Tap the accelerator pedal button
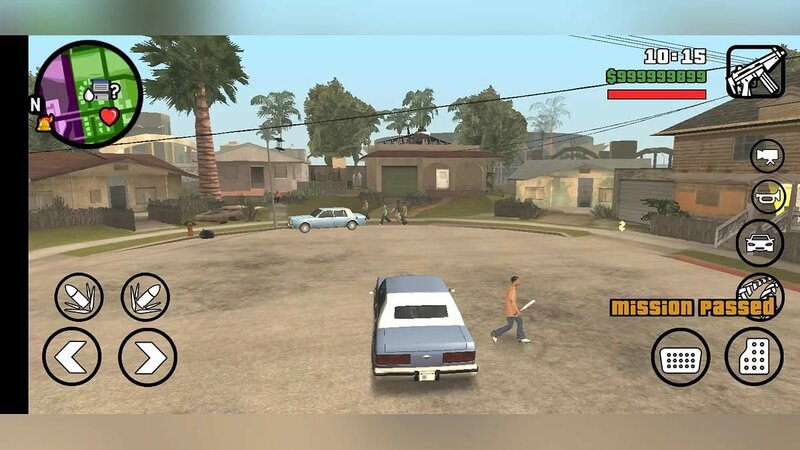Screen dimensions: 800x450 [753, 357]
